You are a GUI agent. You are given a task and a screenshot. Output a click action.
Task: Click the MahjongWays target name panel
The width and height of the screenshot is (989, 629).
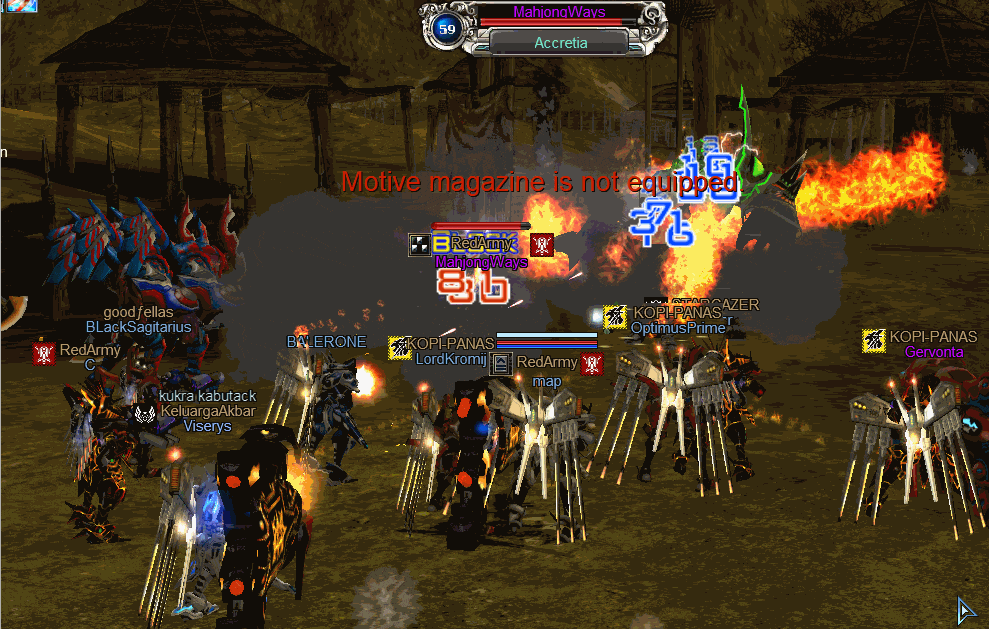(559, 13)
